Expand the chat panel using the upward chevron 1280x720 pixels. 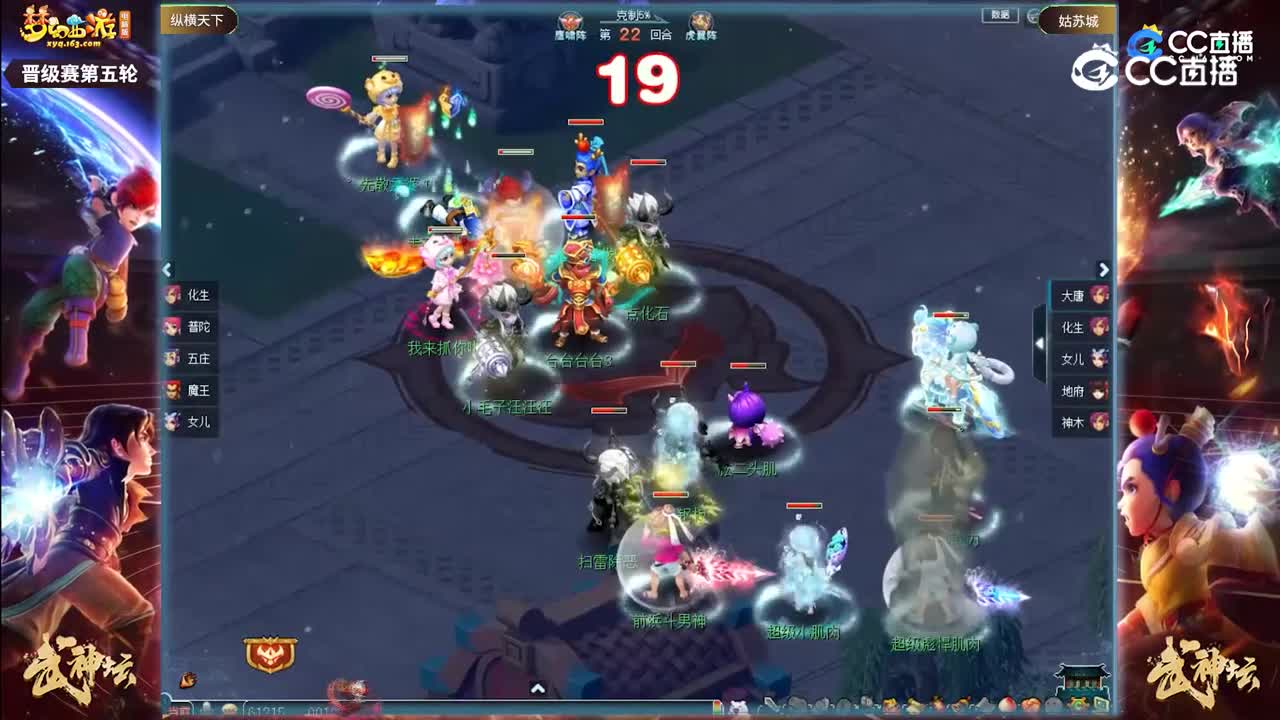[538, 690]
